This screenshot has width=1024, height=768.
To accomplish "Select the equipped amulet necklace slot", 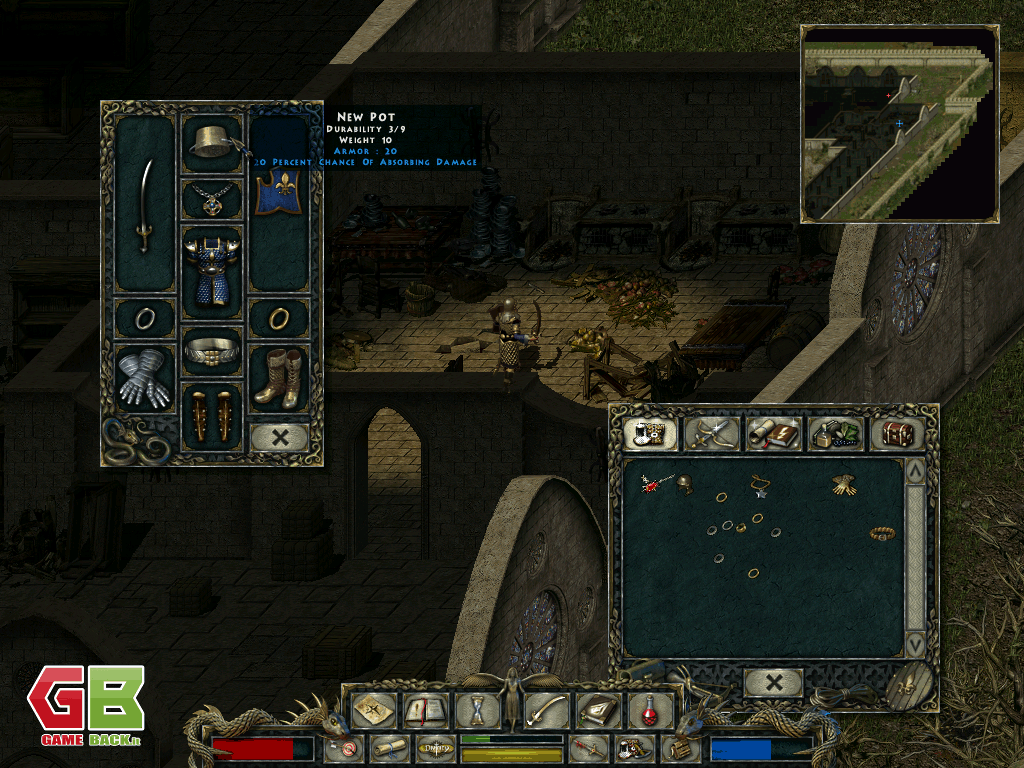I will [x=213, y=199].
